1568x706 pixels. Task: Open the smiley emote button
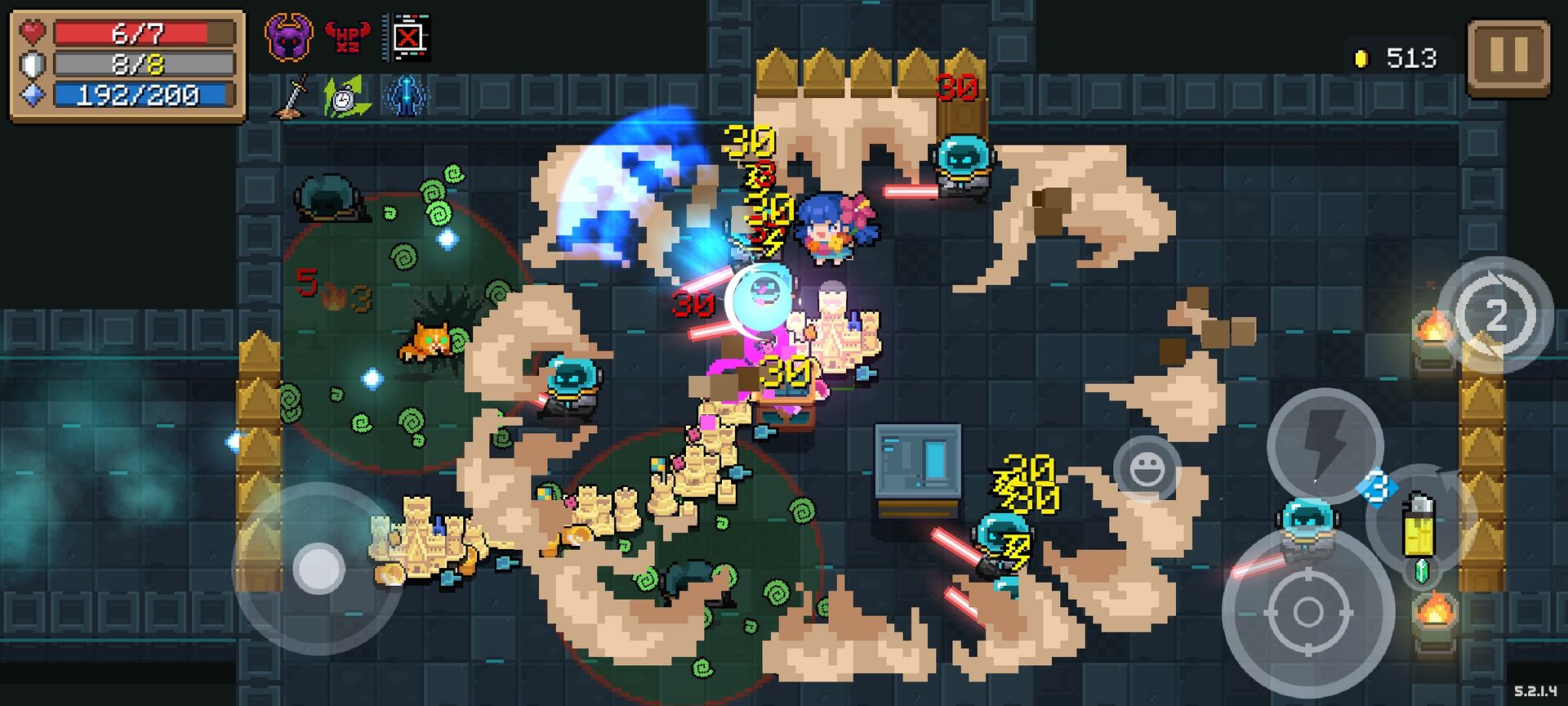1147,469
